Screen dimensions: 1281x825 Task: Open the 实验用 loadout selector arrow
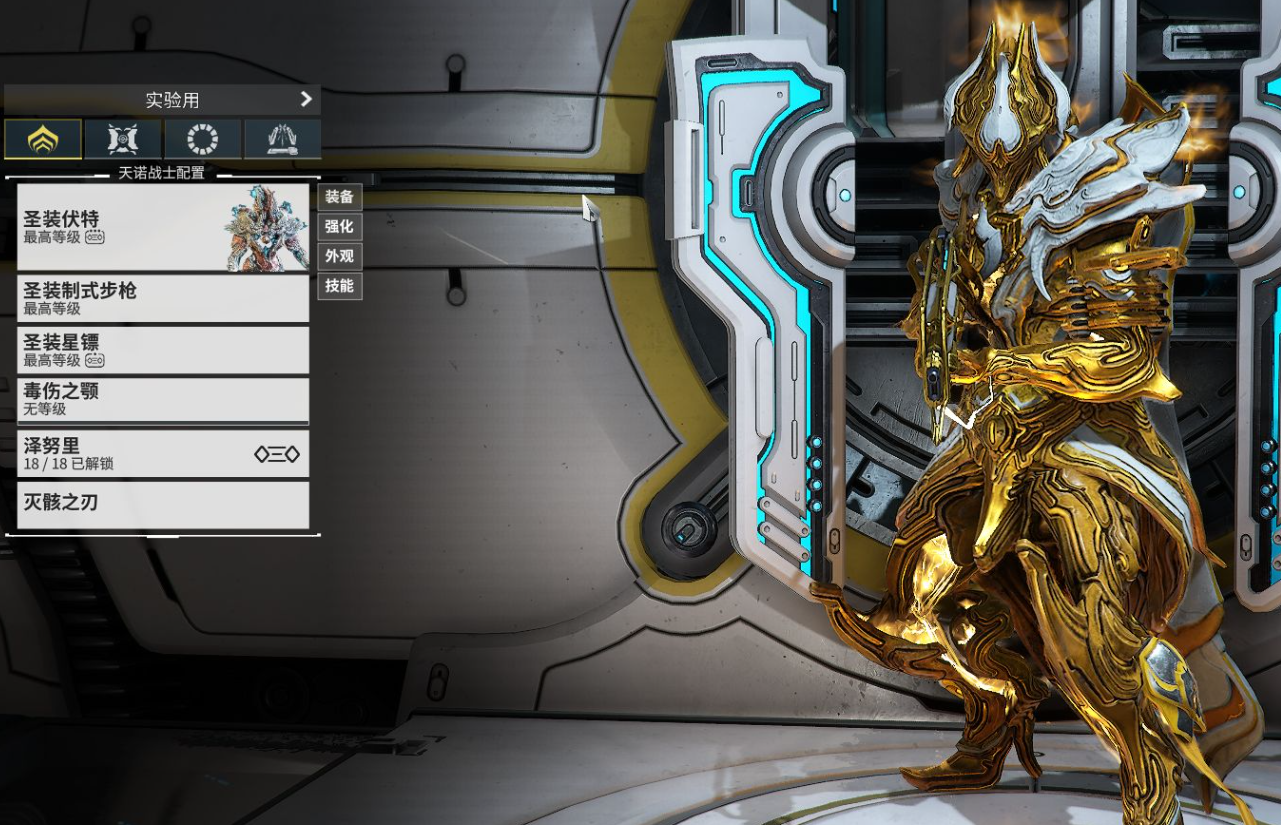point(306,99)
